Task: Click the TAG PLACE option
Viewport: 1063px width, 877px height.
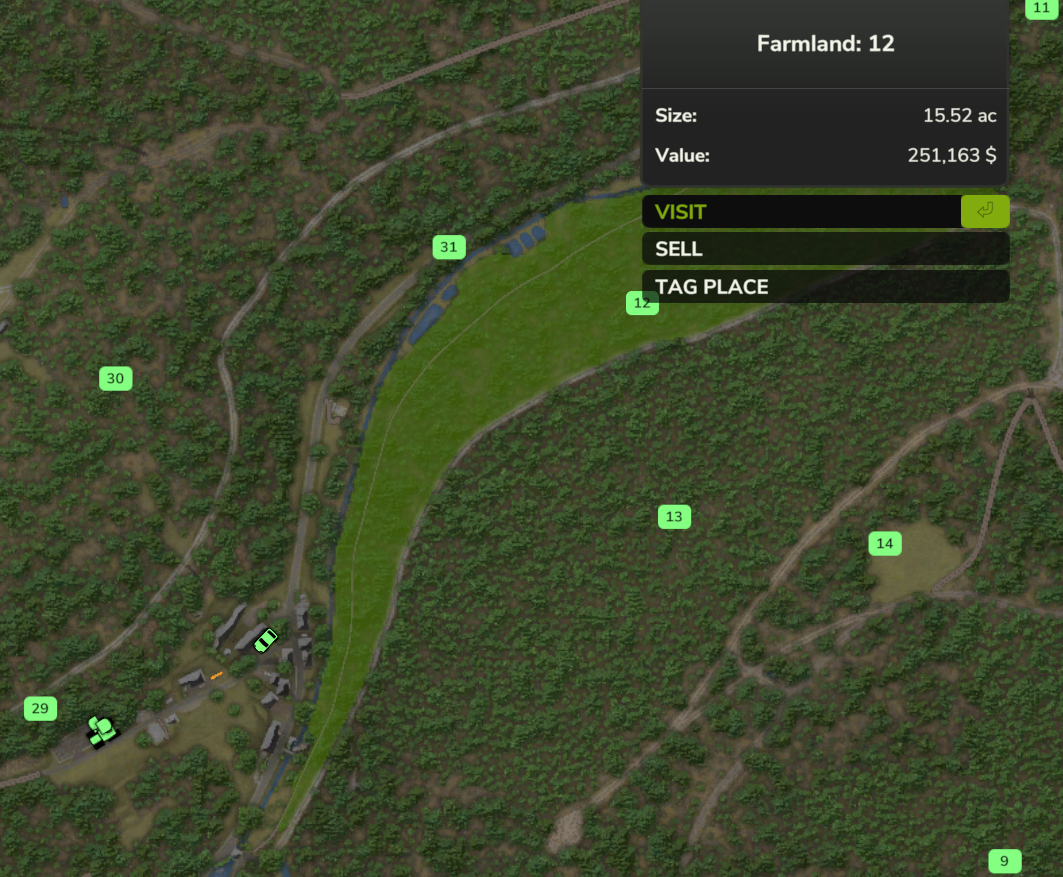Action: coord(824,287)
